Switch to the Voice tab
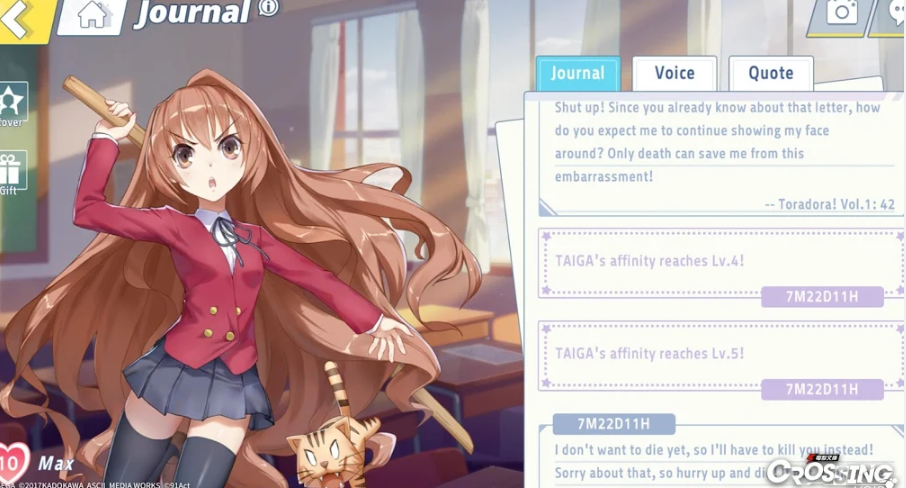The image size is (906, 488). (x=674, y=73)
